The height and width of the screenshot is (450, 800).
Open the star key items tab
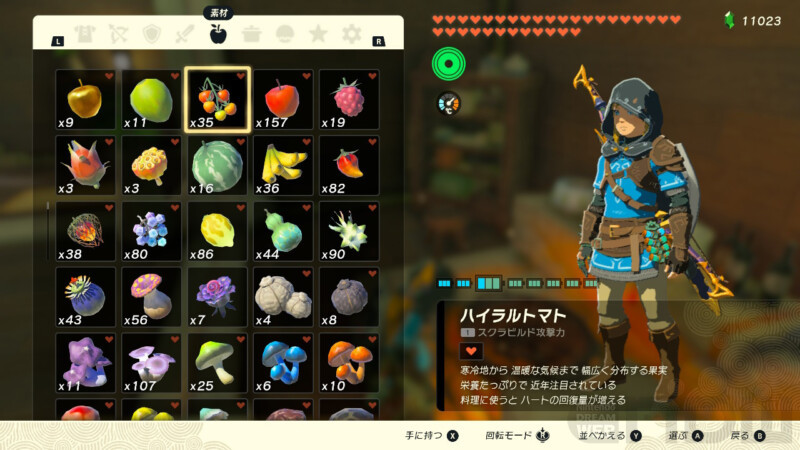(x=318, y=35)
